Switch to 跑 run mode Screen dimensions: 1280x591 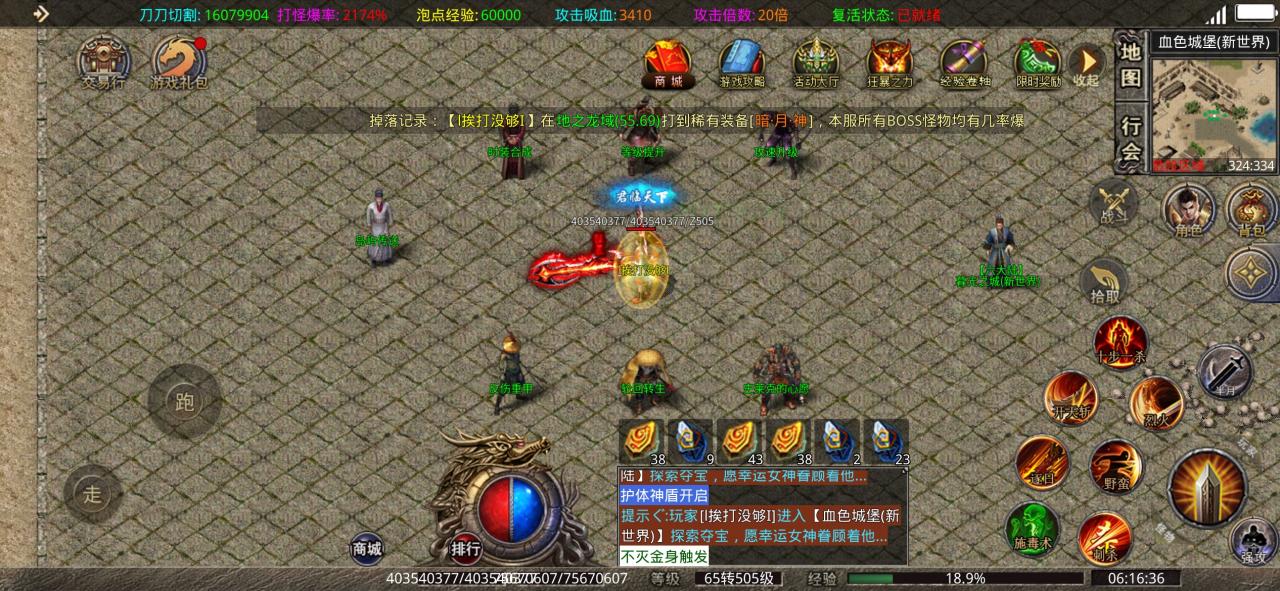(184, 402)
